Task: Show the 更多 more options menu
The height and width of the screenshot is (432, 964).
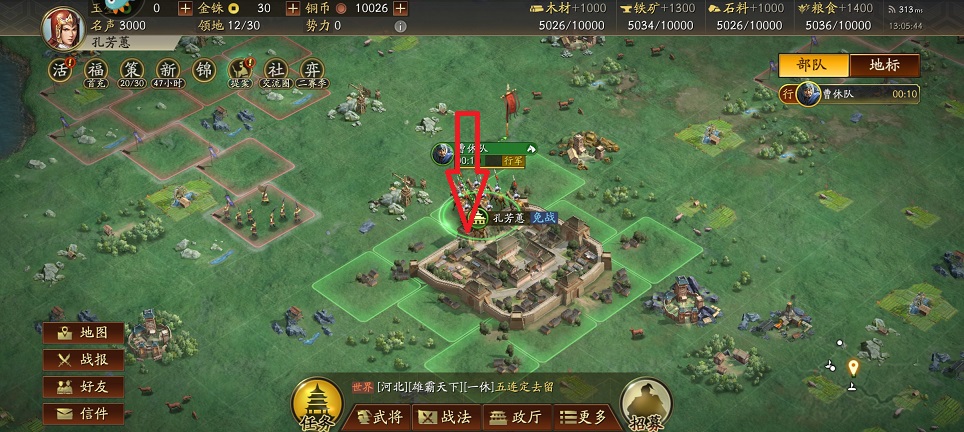Action: click(579, 417)
